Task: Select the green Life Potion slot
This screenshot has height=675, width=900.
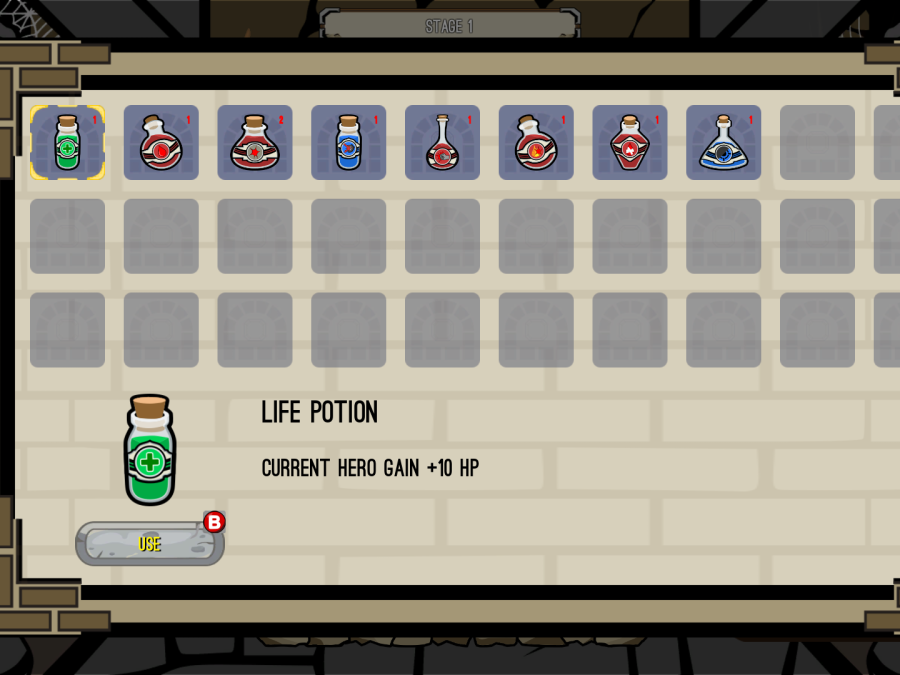Action: click(67, 143)
